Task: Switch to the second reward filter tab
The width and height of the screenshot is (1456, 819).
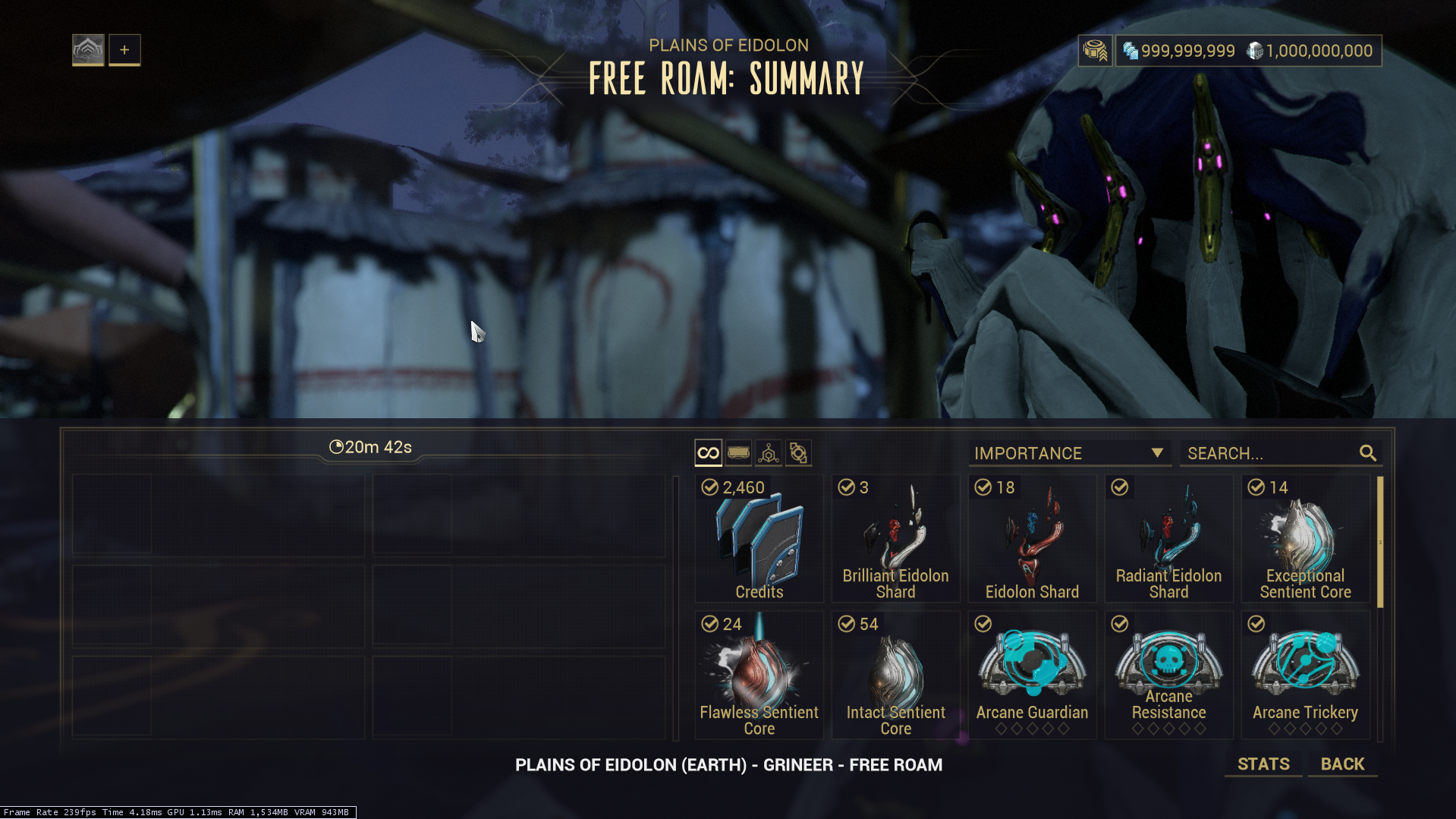Action: [x=738, y=453]
